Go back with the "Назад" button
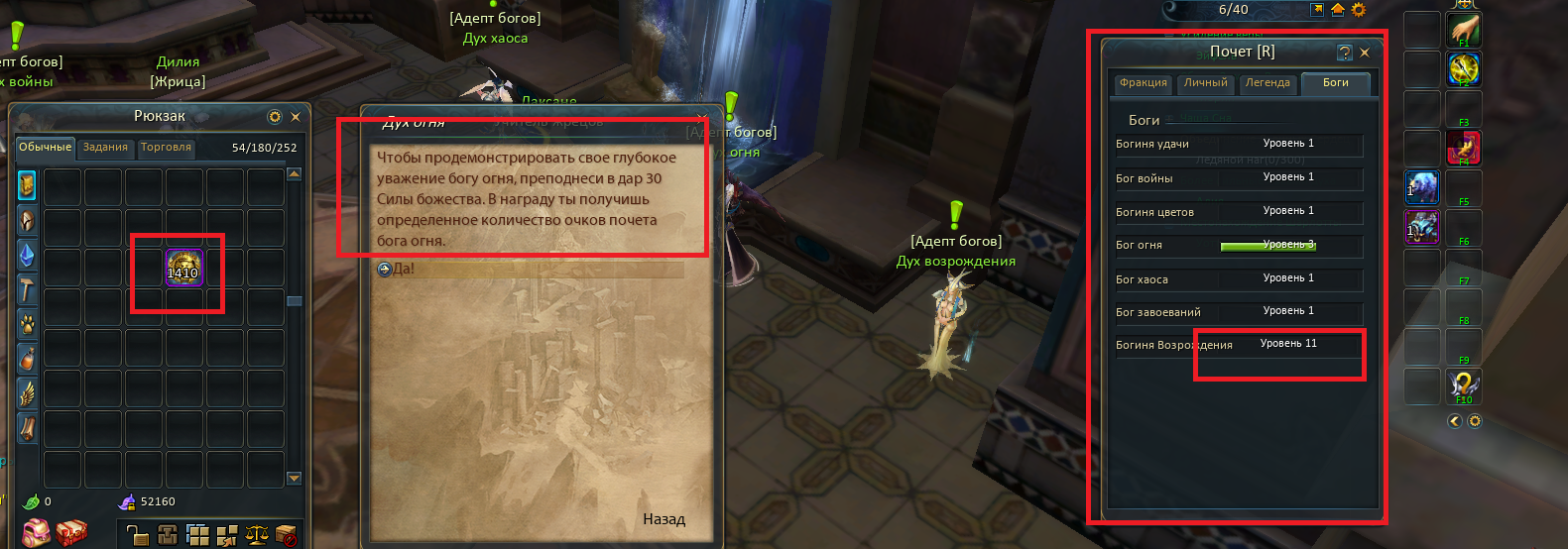 tap(663, 519)
